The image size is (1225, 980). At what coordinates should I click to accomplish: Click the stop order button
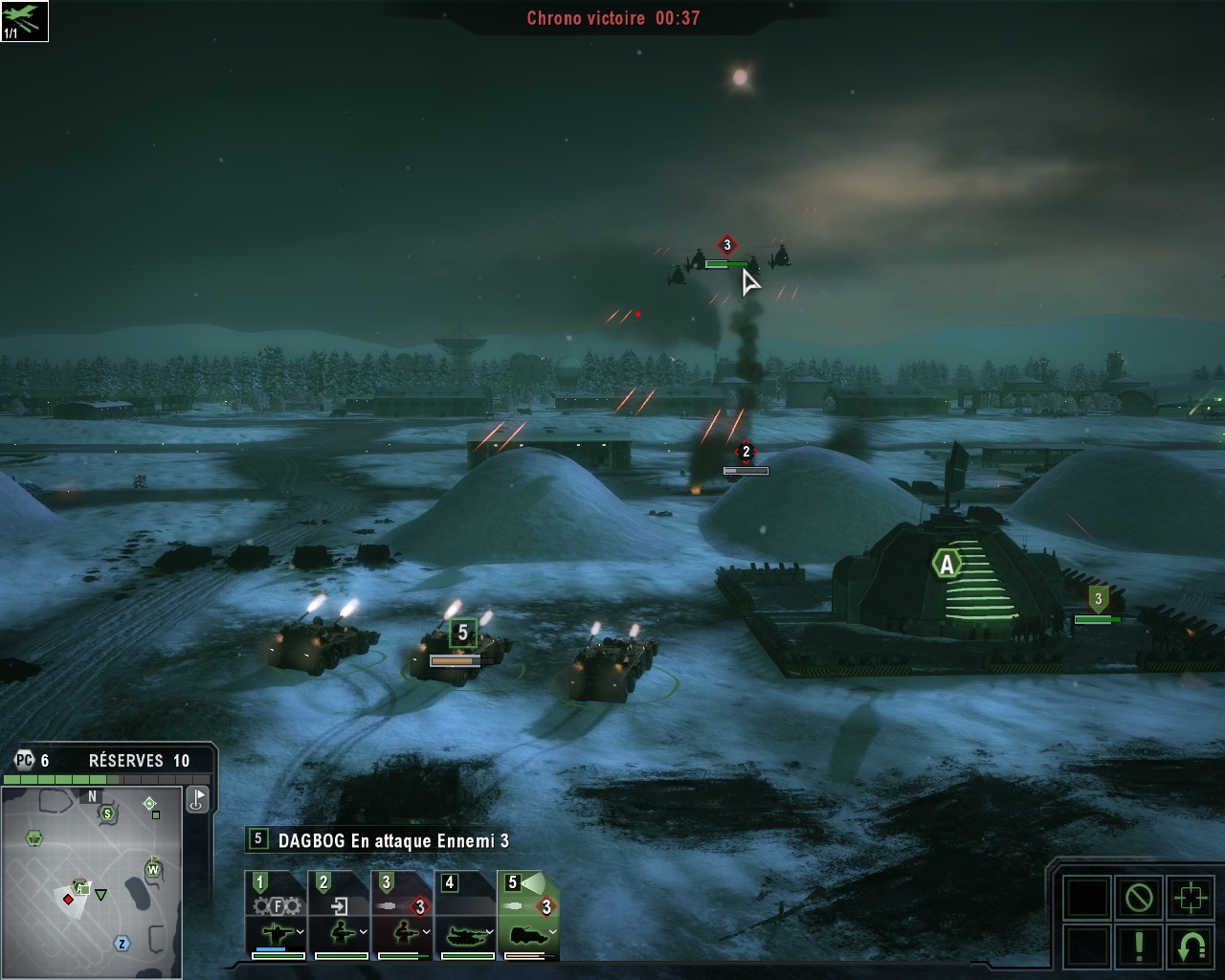click(x=1139, y=898)
